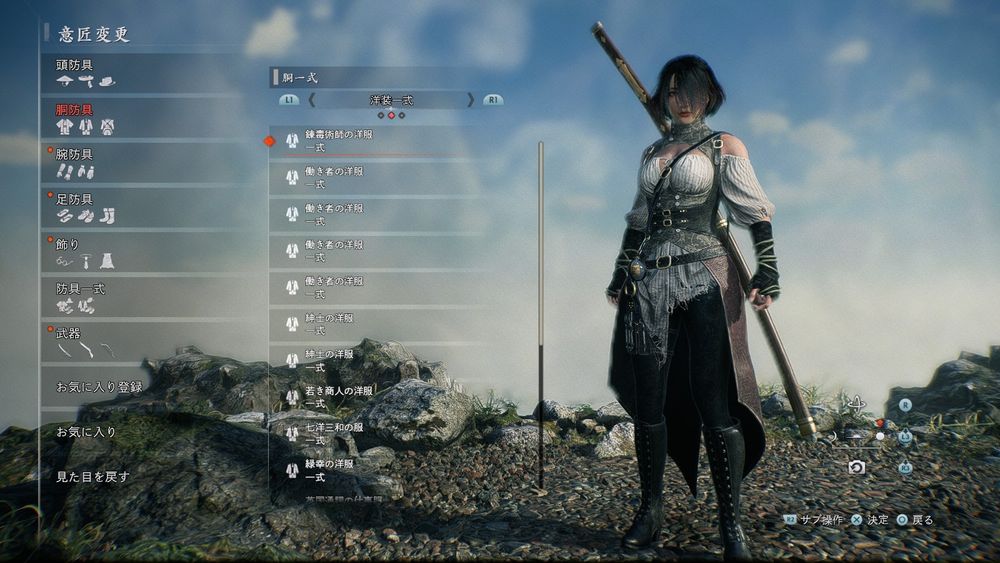The height and width of the screenshot is (563, 1000).
Task: Click the left arrow beside 洋装一式
Action: coord(311,100)
